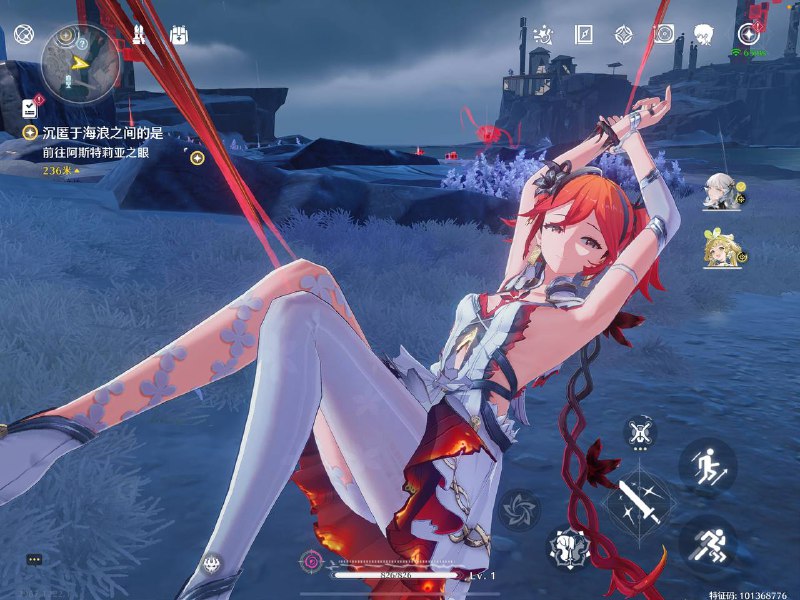This screenshot has height=600, width=800.
Task: Open the four-pointed star convene icon
Action: coord(624,35)
